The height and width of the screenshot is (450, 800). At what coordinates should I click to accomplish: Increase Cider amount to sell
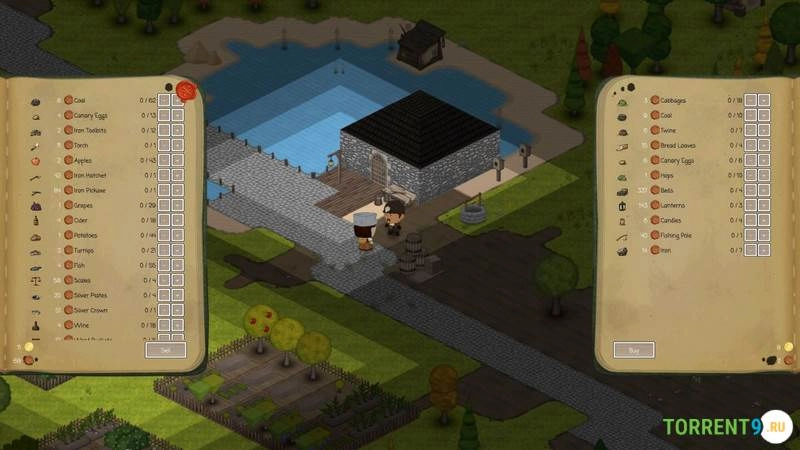click(178, 220)
